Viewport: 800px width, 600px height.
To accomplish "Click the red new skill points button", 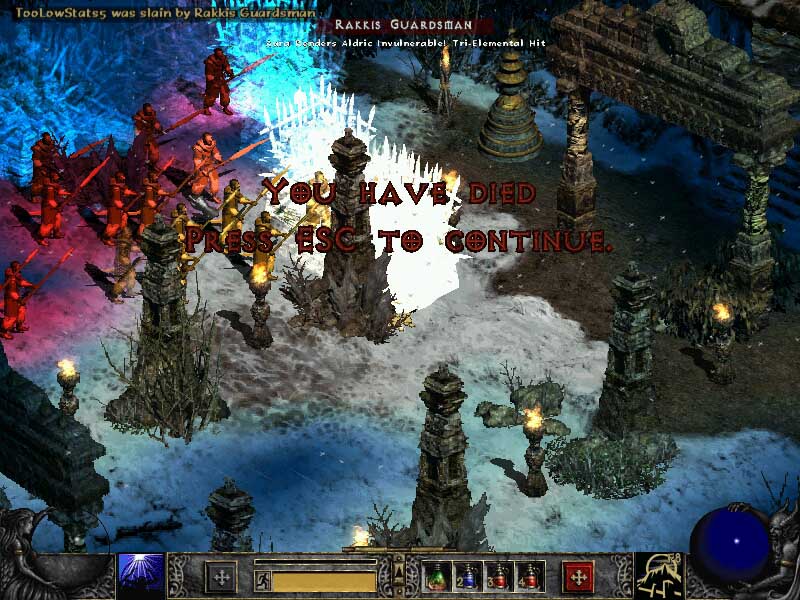I will pyautogui.click(x=578, y=577).
